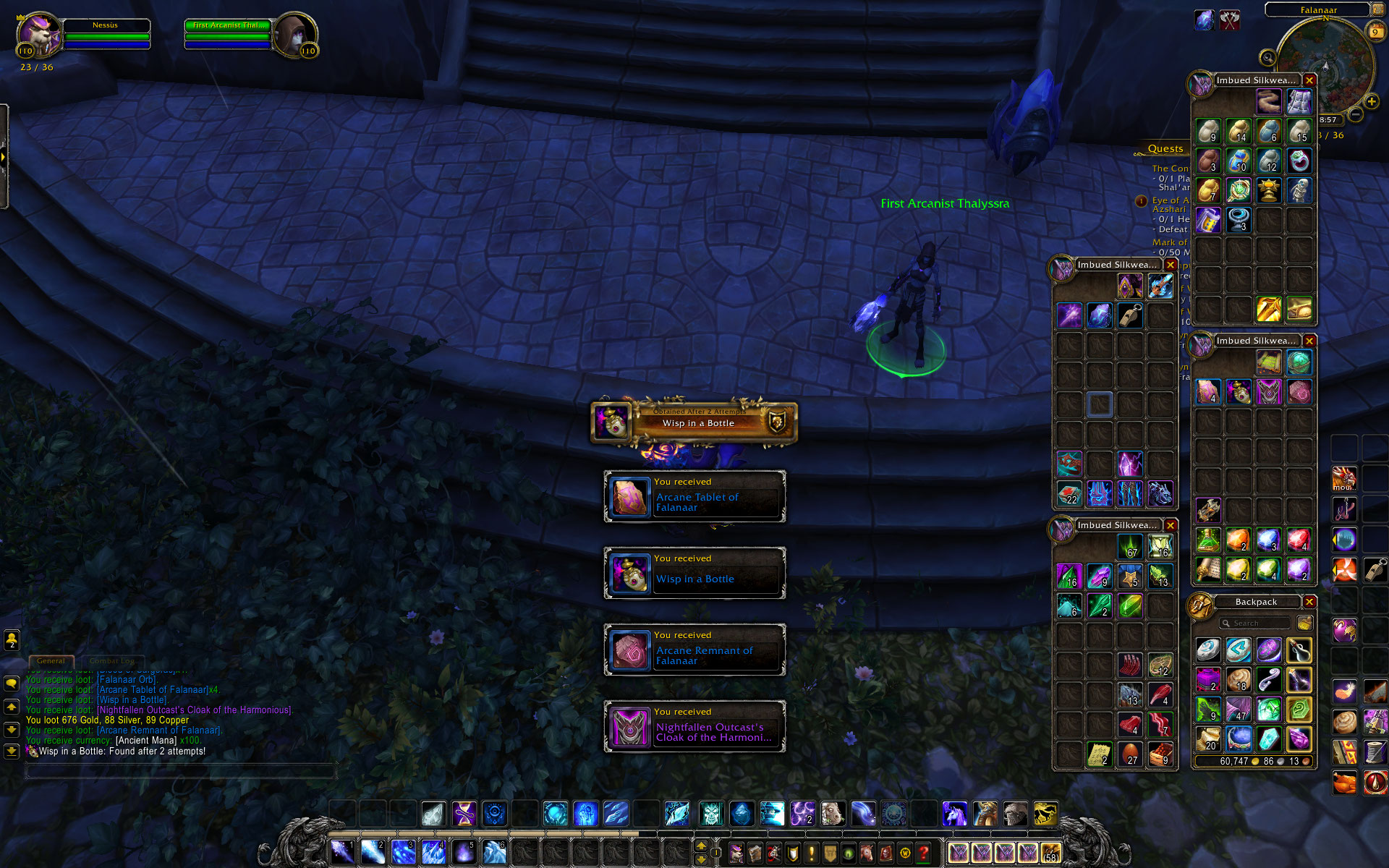Sort bags with the broom cleanup button

(x=1305, y=623)
